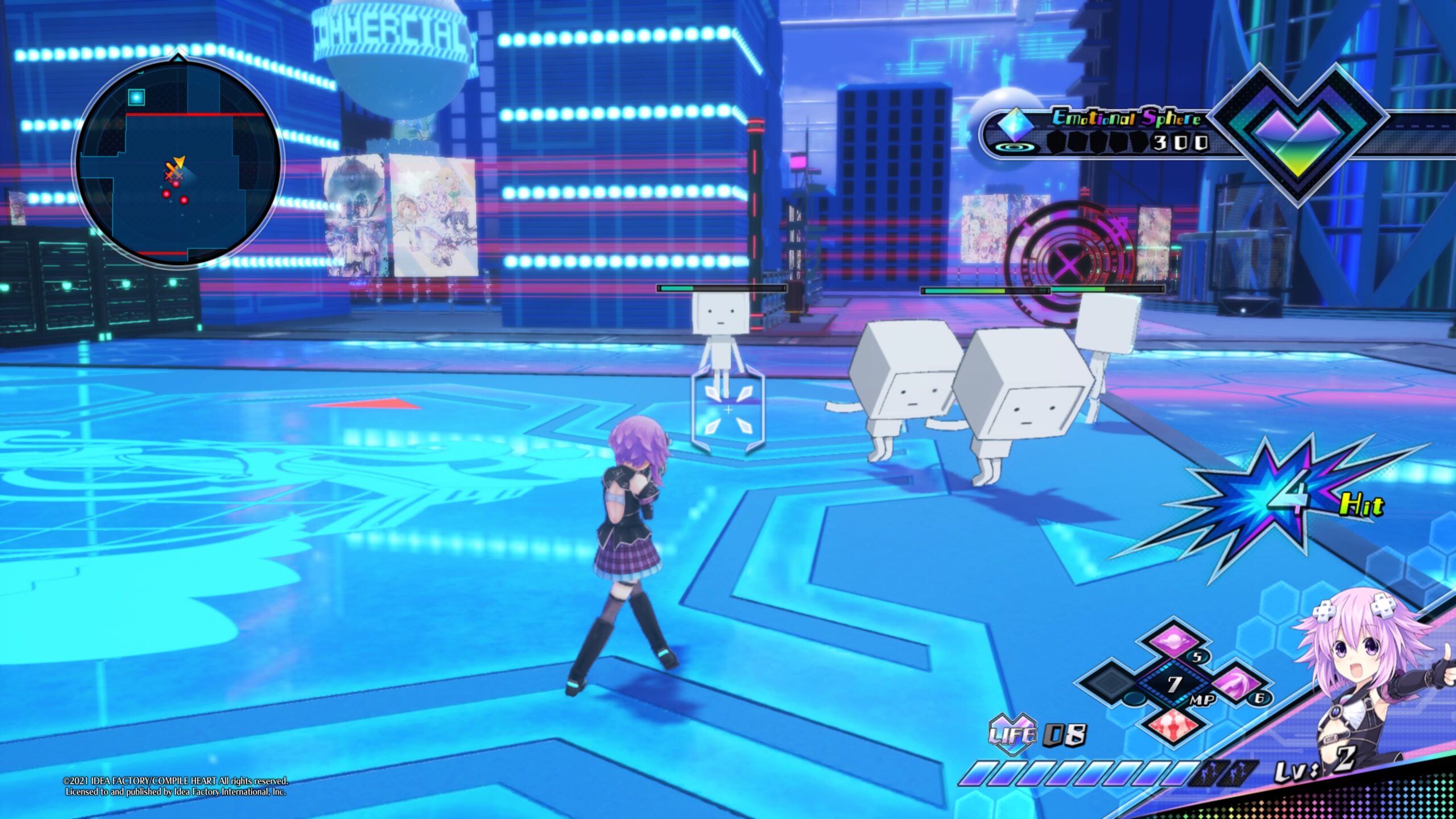Select the rainbow heart emblem
Image resolution: width=1456 pixels, height=819 pixels.
click(x=1298, y=135)
